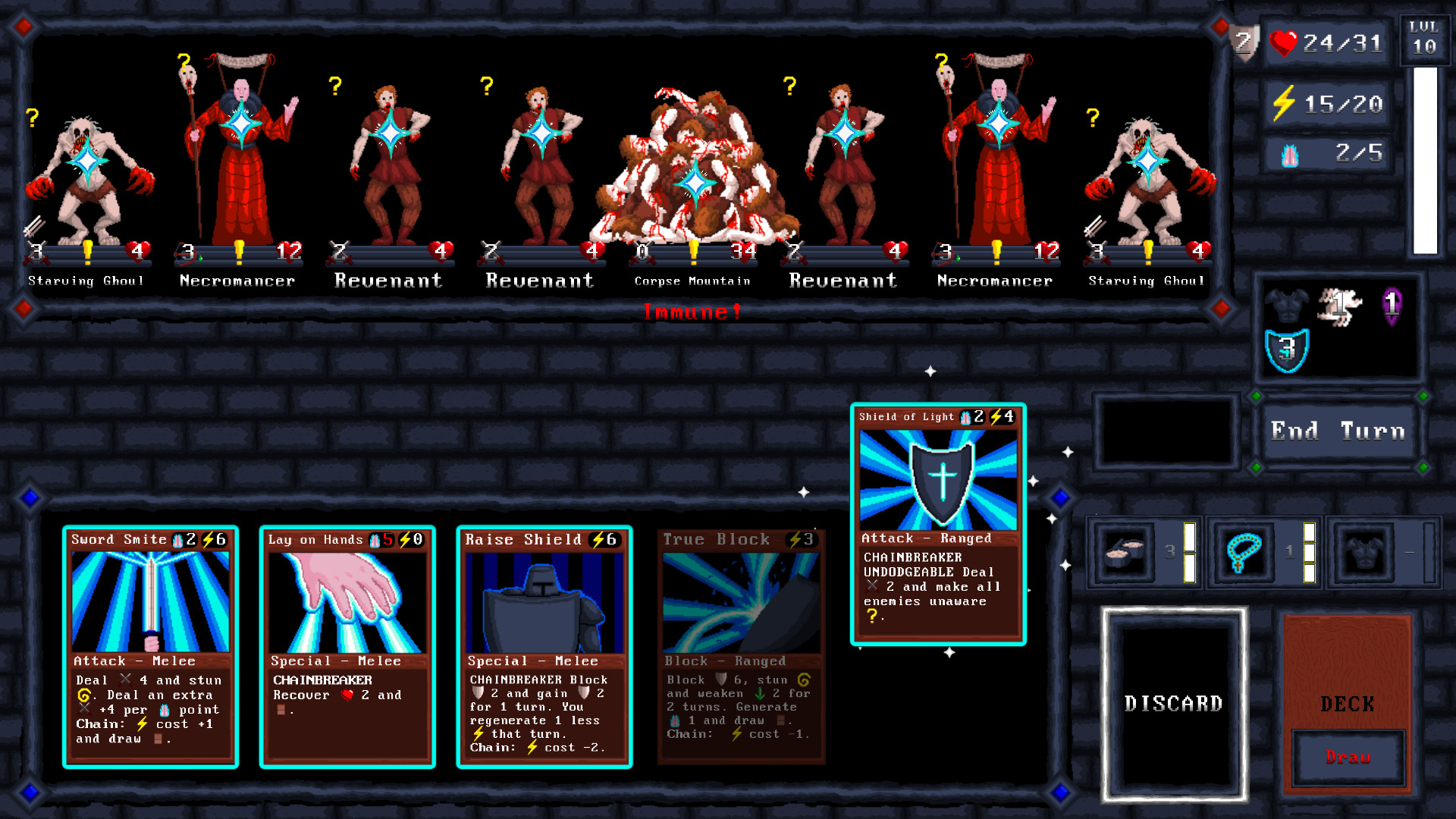Select the glowing rosary relic icon
1456x819 pixels.
(x=1245, y=552)
